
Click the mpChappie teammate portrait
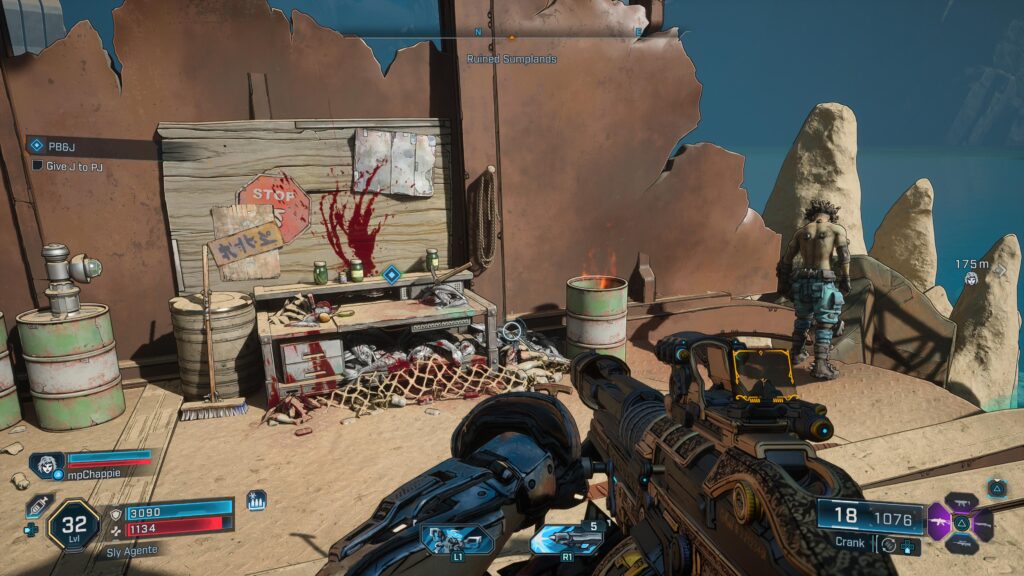click(x=47, y=465)
